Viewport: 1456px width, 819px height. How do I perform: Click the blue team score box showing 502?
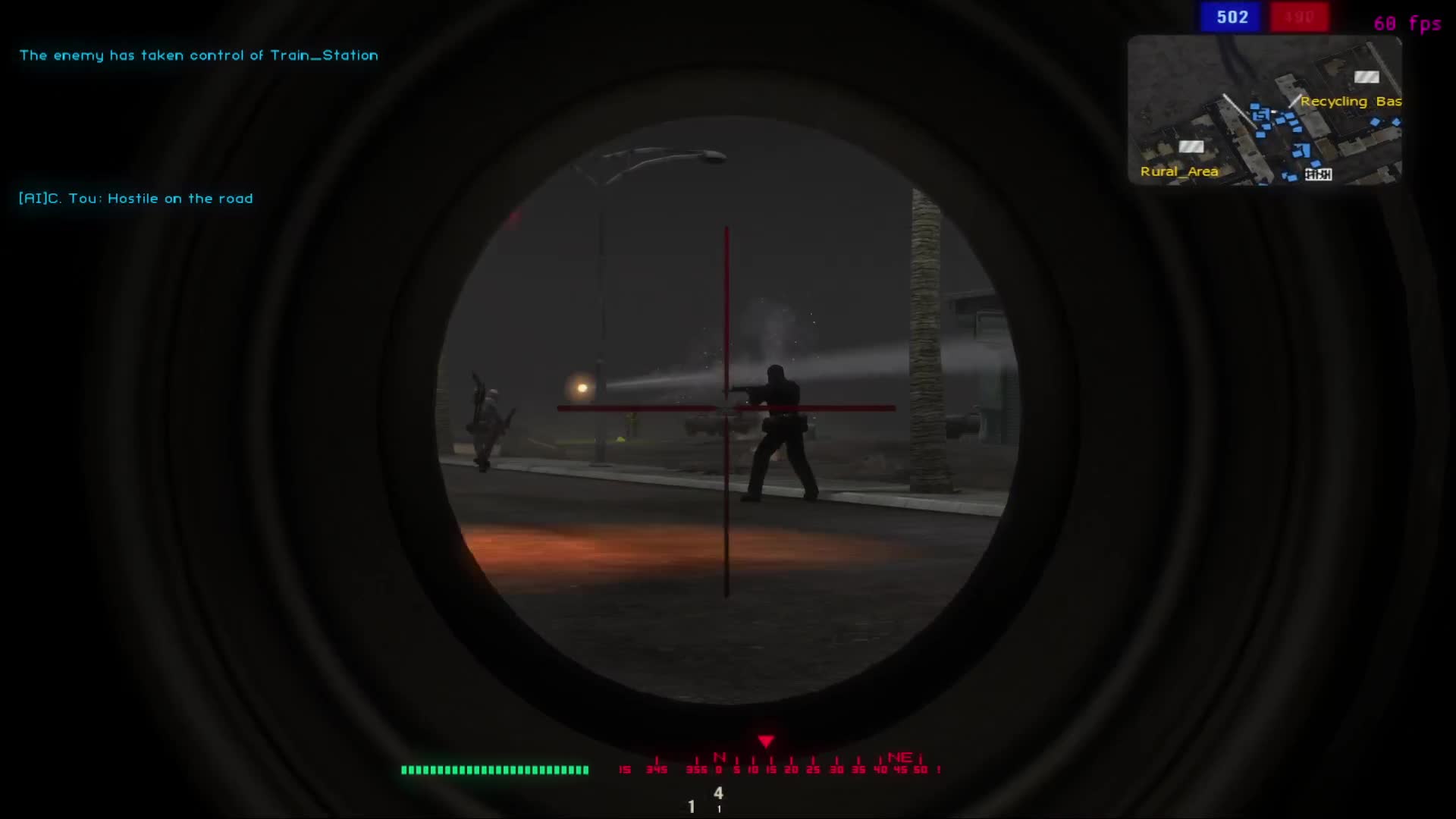1230,17
